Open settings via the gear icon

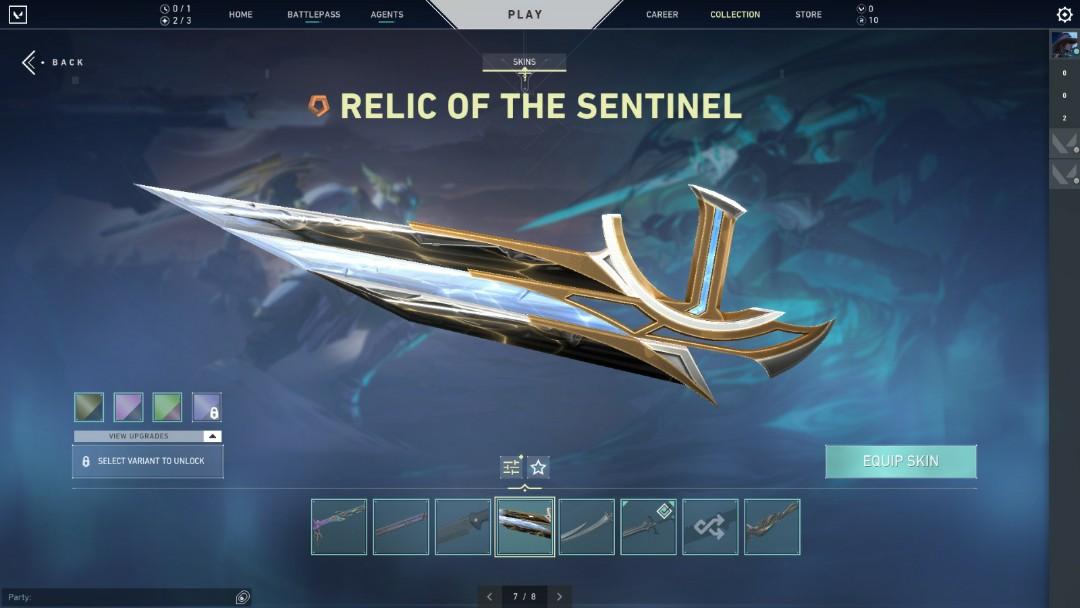(x=1064, y=15)
